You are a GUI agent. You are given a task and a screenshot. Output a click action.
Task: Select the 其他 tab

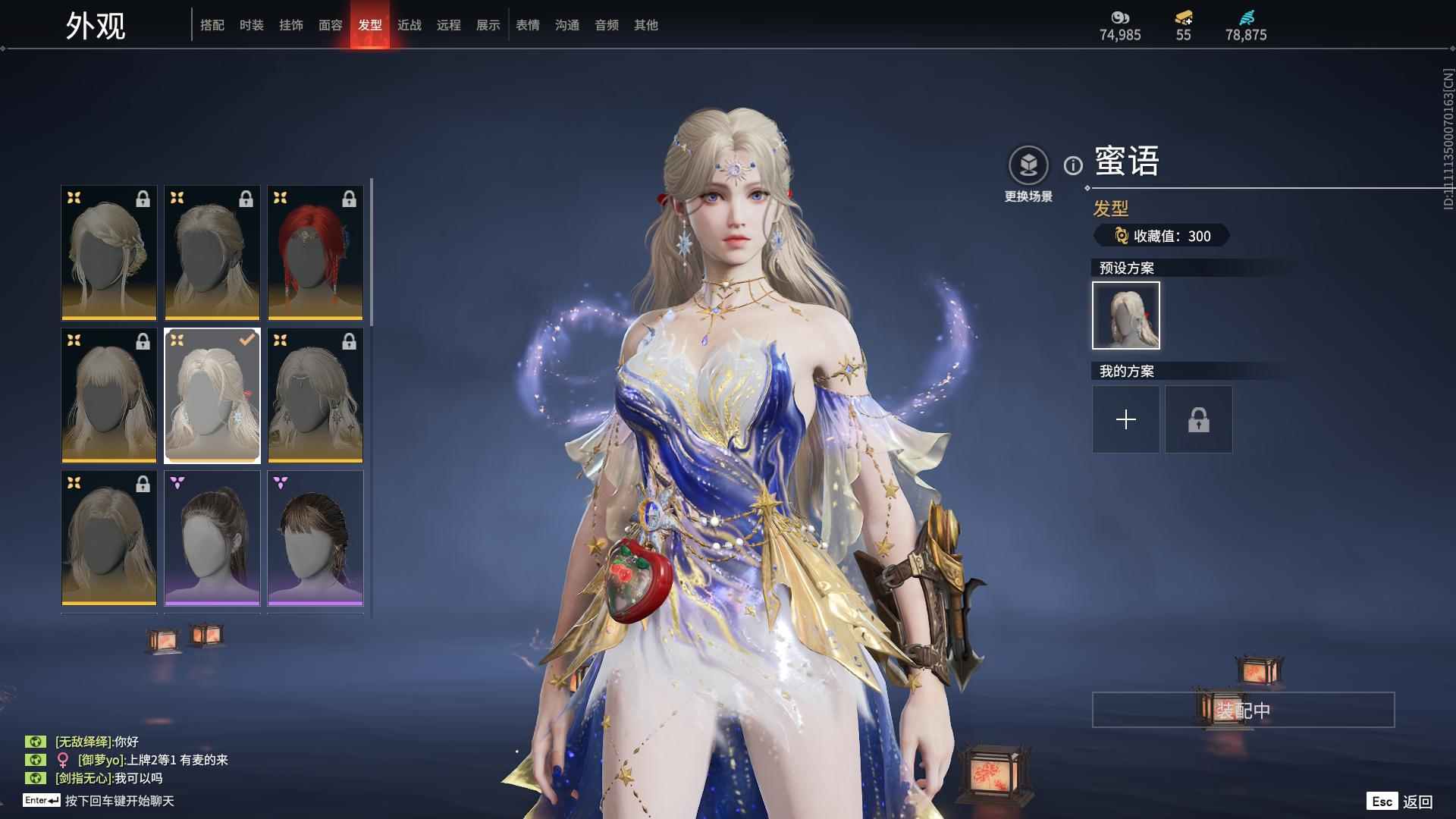pyautogui.click(x=646, y=25)
